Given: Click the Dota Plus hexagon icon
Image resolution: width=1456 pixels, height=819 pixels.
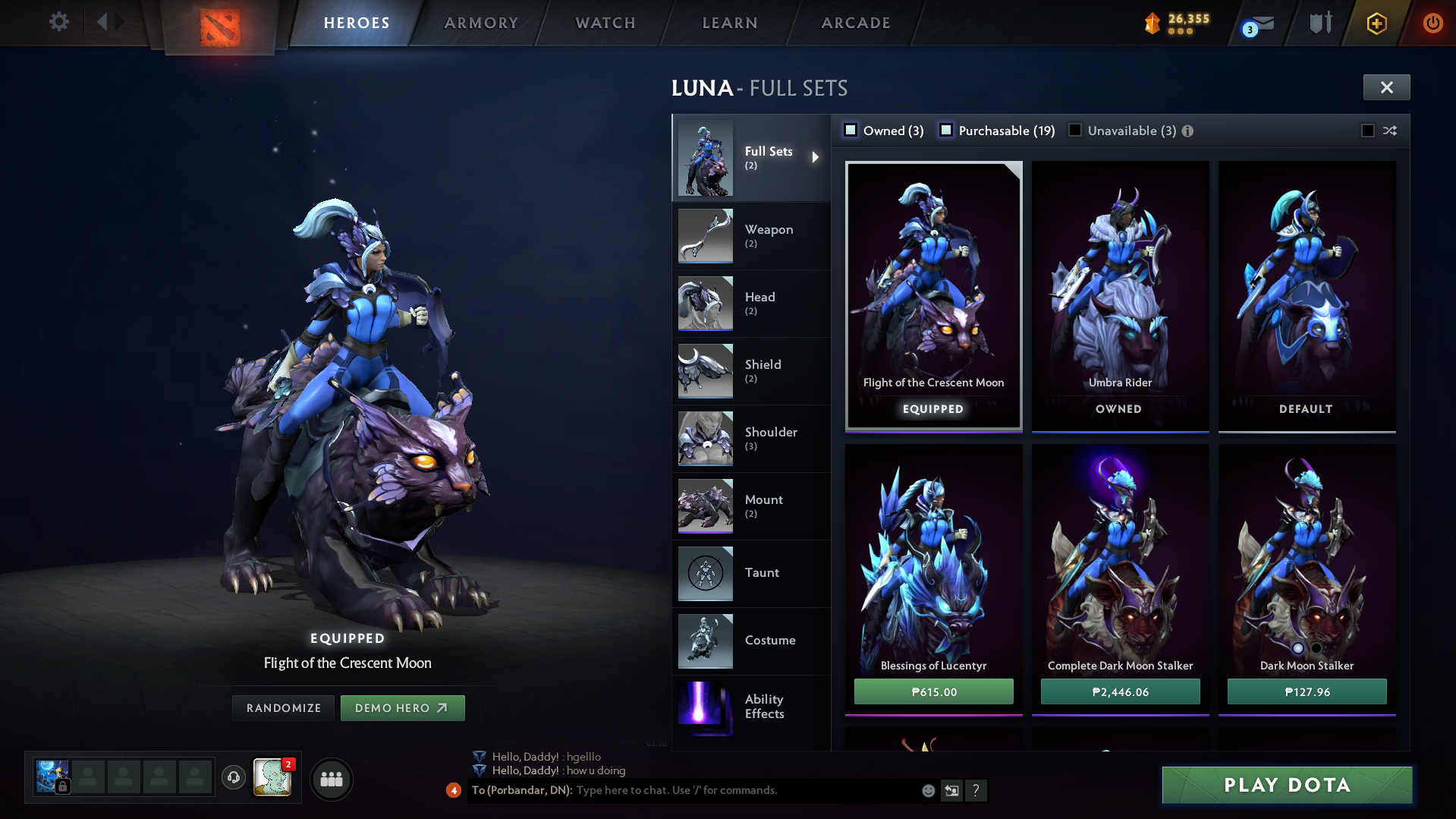Looking at the screenshot, I should click(x=1376, y=23).
